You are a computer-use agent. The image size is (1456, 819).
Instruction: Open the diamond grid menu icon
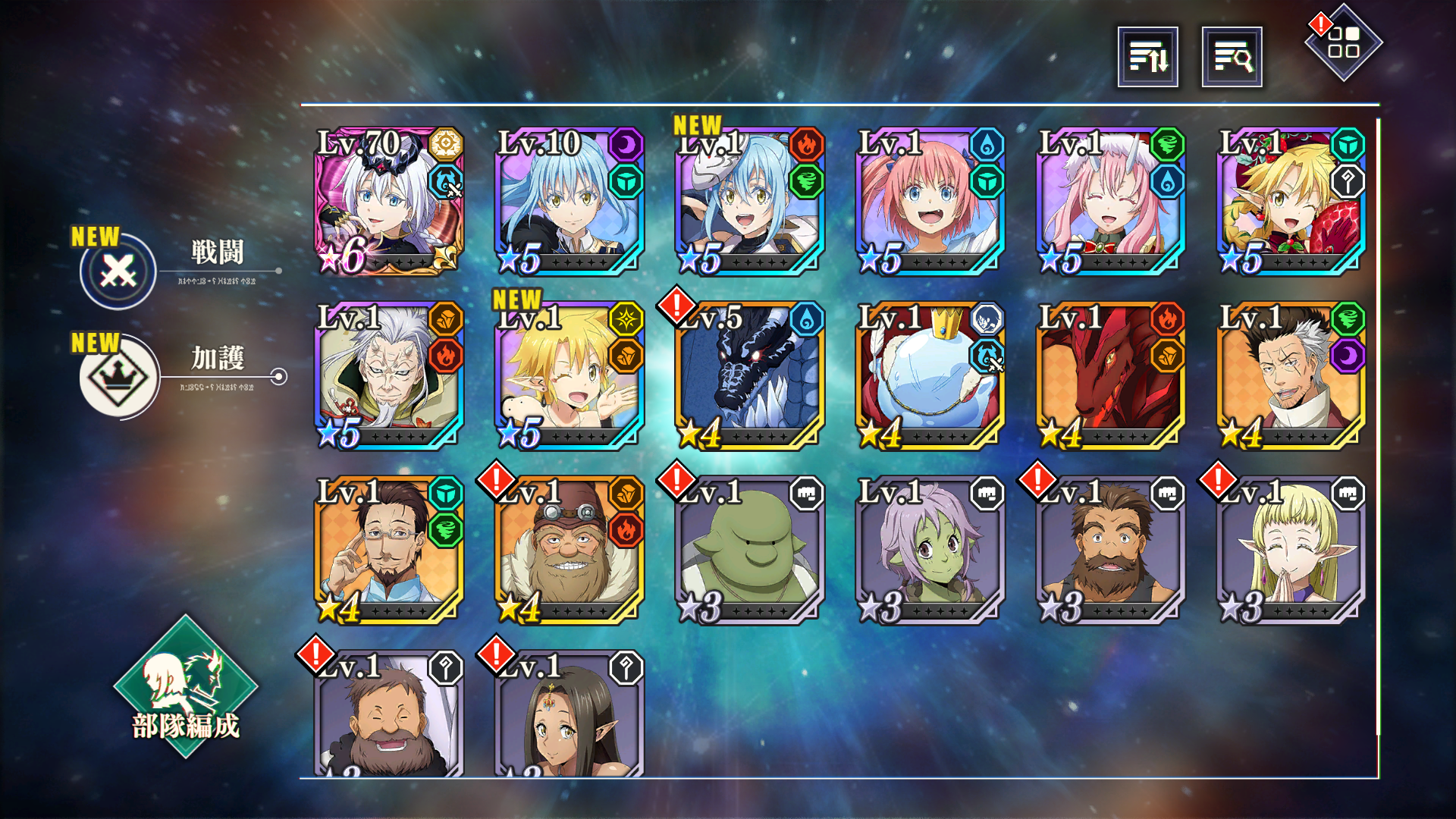1343,42
